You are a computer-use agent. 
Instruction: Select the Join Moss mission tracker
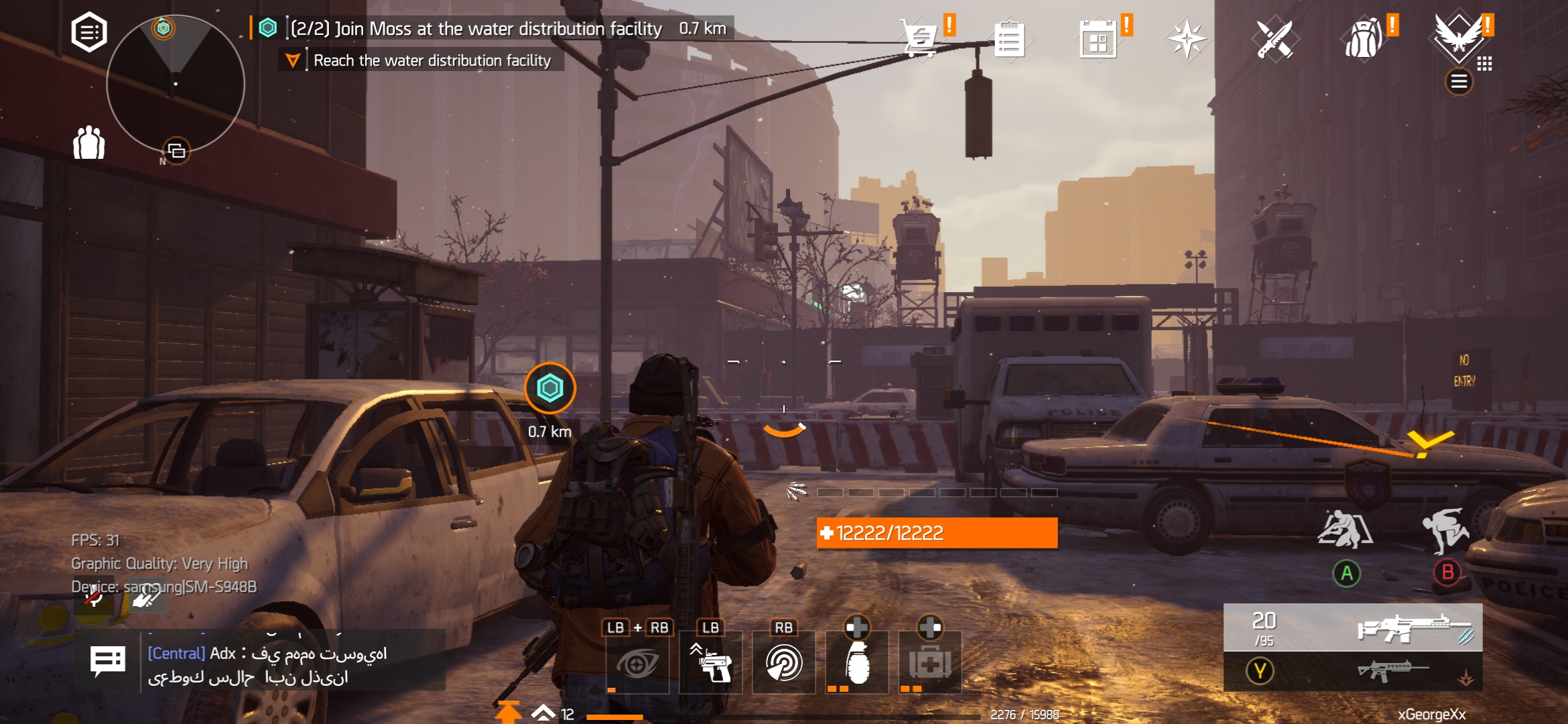point(476,29)
